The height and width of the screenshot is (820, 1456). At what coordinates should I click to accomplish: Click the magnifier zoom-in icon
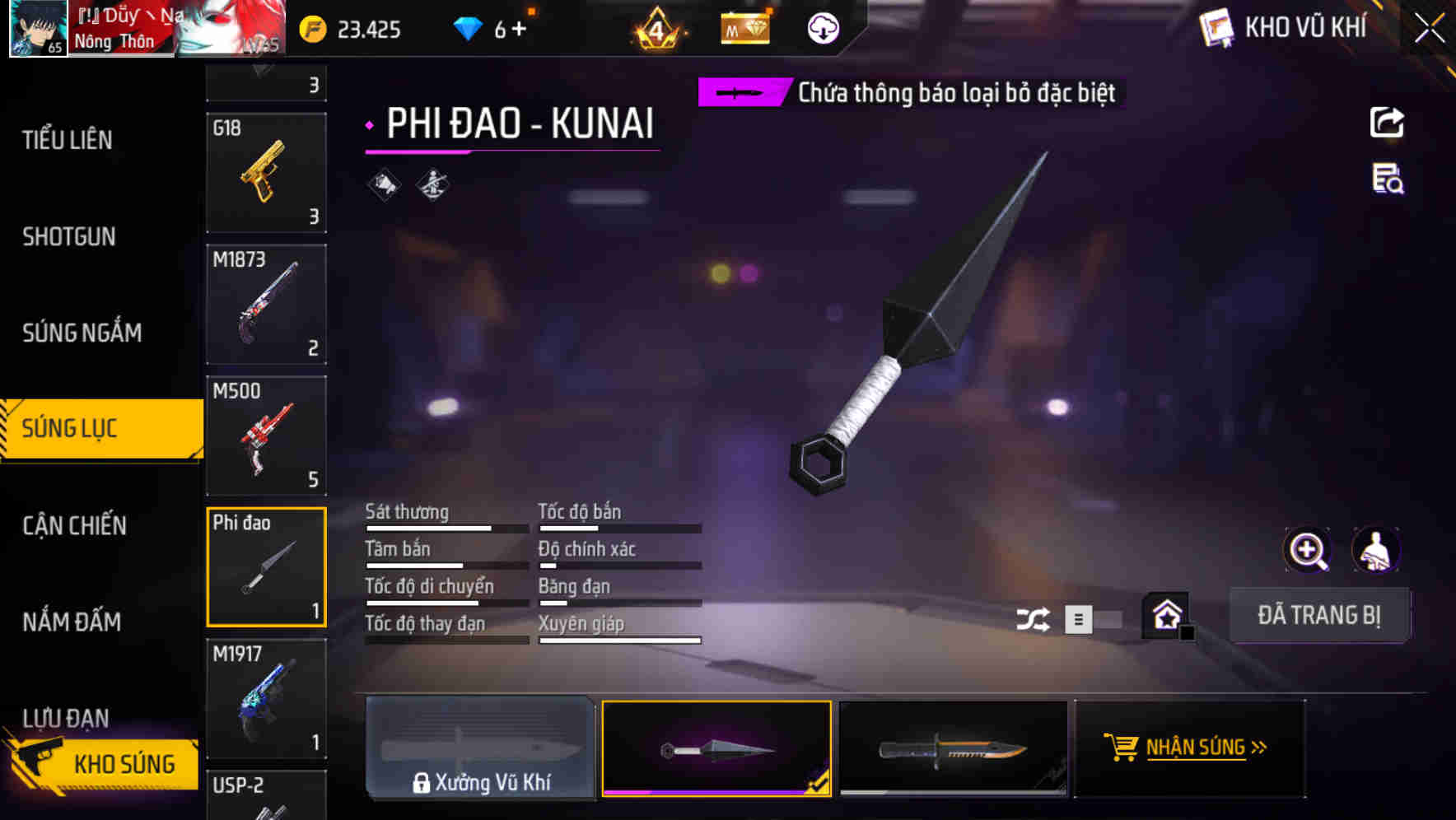tap(1309, 550)
